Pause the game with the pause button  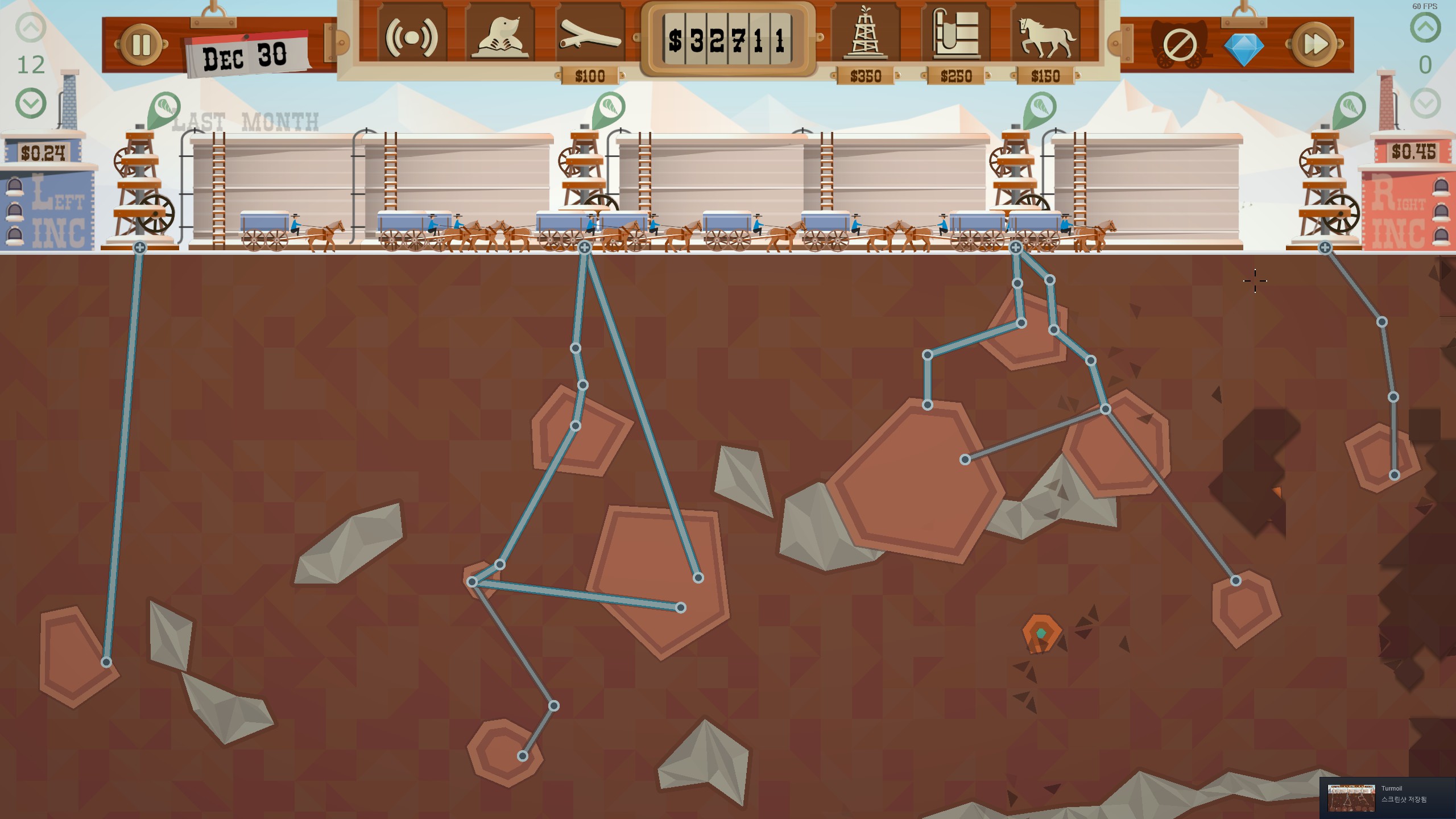click(x=140, y=44)
